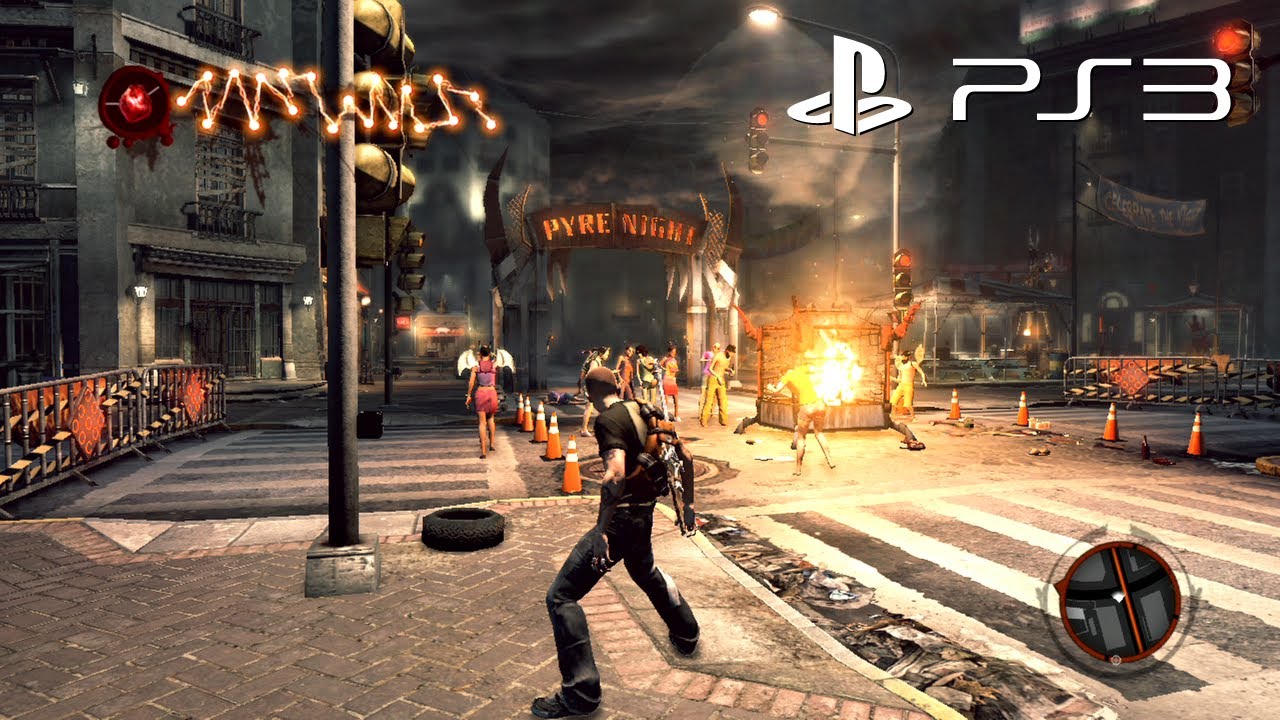Toggle the green traffic signal near the bonfire
1280x720 pixels.
point(903,300)
